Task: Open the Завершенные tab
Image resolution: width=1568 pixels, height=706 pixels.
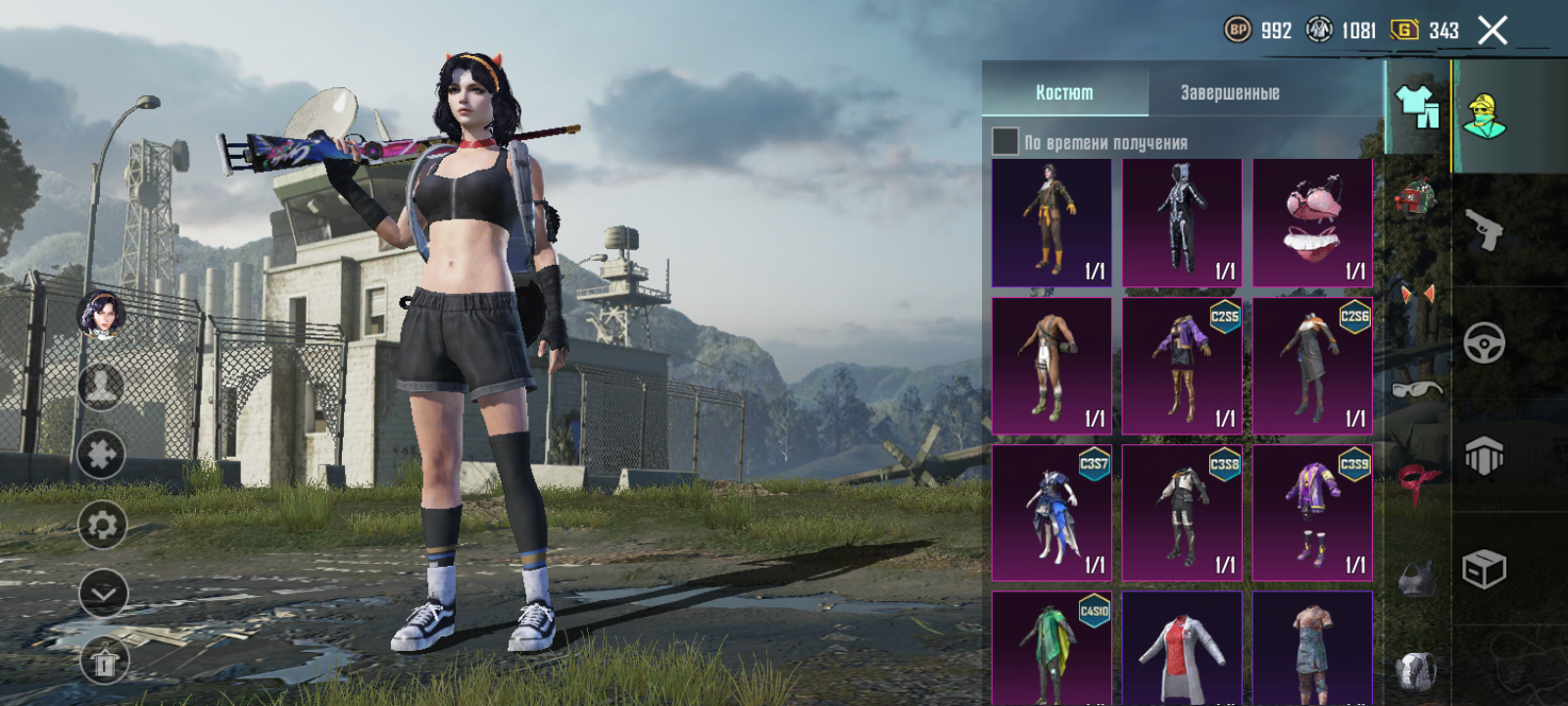Action: point(1230,92)
